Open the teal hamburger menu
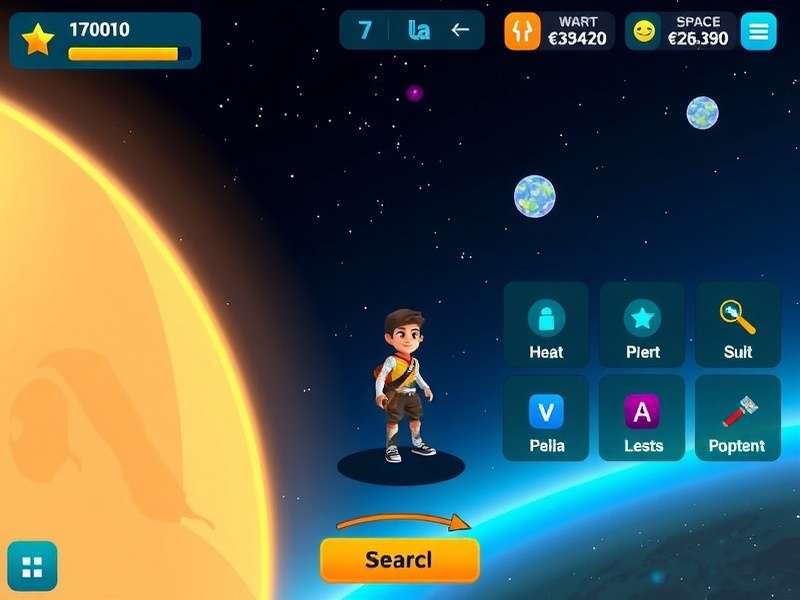Screen dimensions: 800x600 [758, 32]
